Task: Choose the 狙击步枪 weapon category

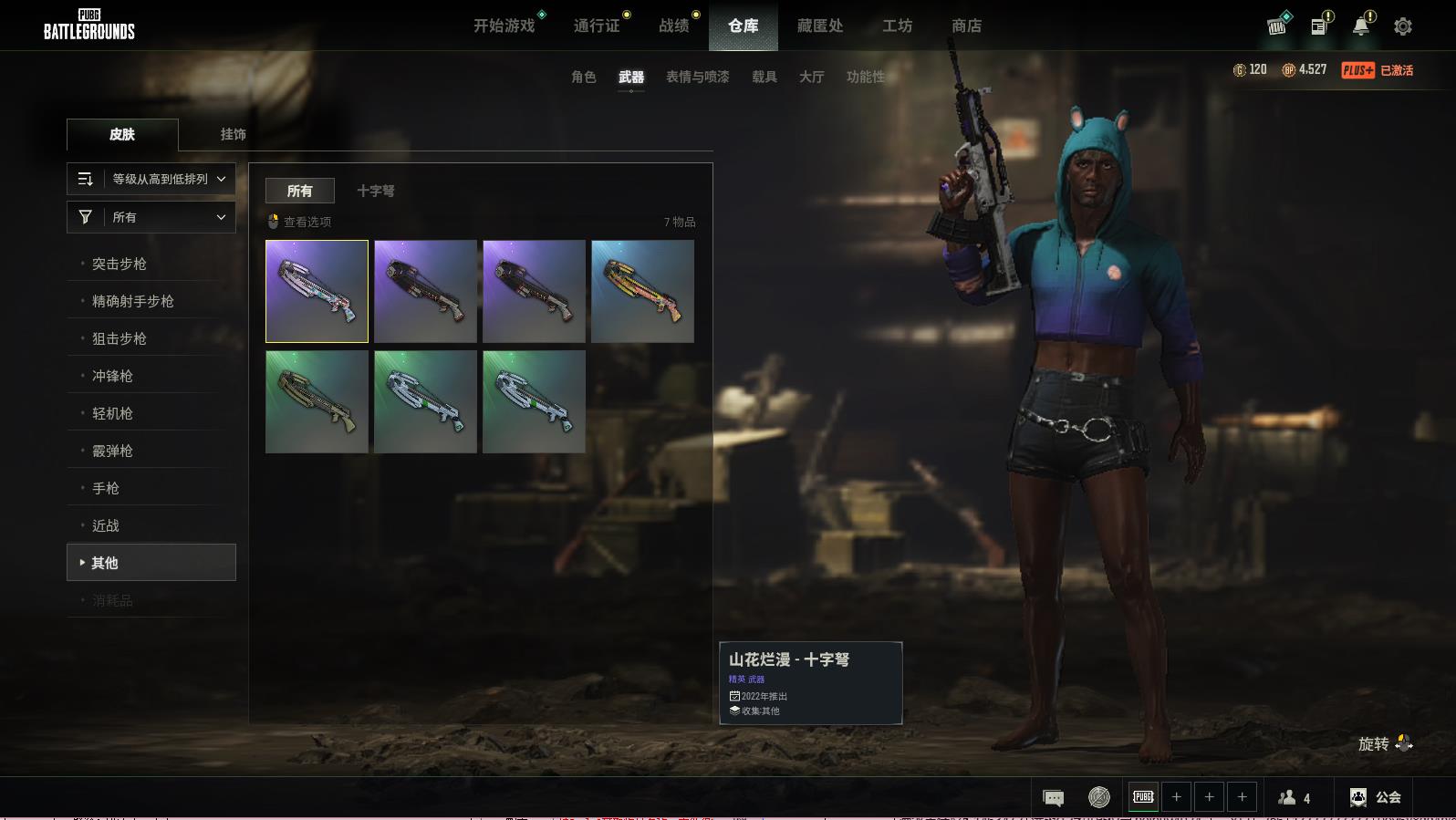Action: tap(120, 338)
